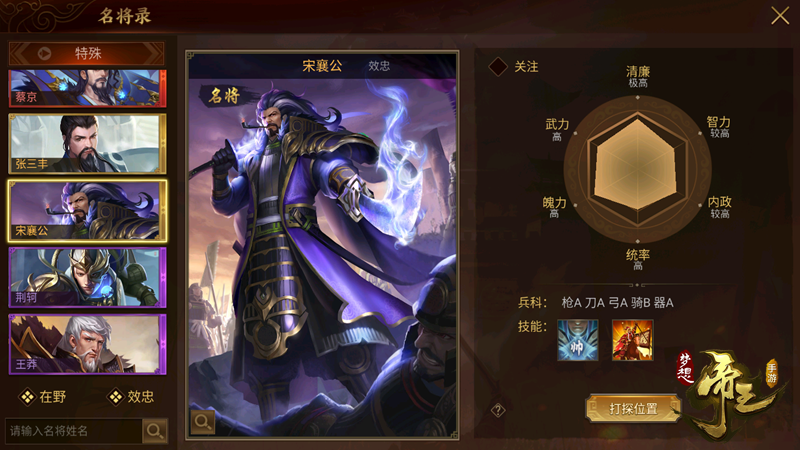The height and width of the screenshot is (450, 800).
Task: View the 帅 skill icon
Action: (x=577, y=340)
